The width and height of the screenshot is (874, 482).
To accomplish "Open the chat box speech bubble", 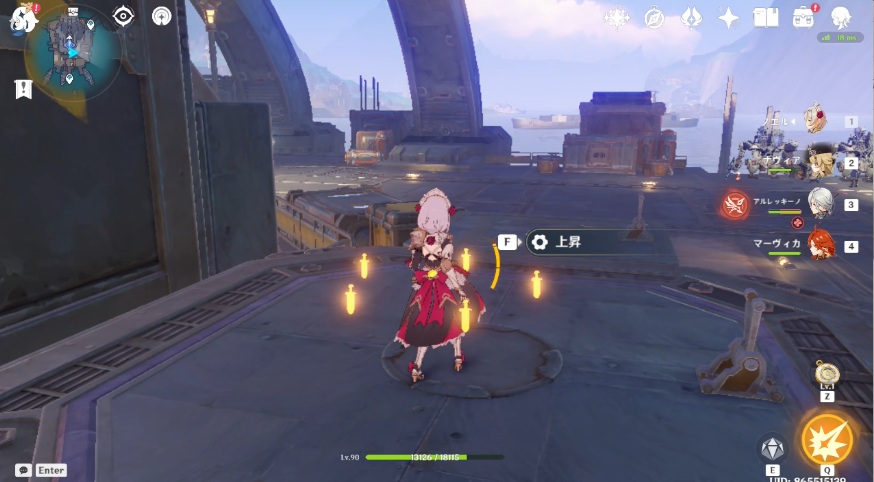I will (23, 469).
